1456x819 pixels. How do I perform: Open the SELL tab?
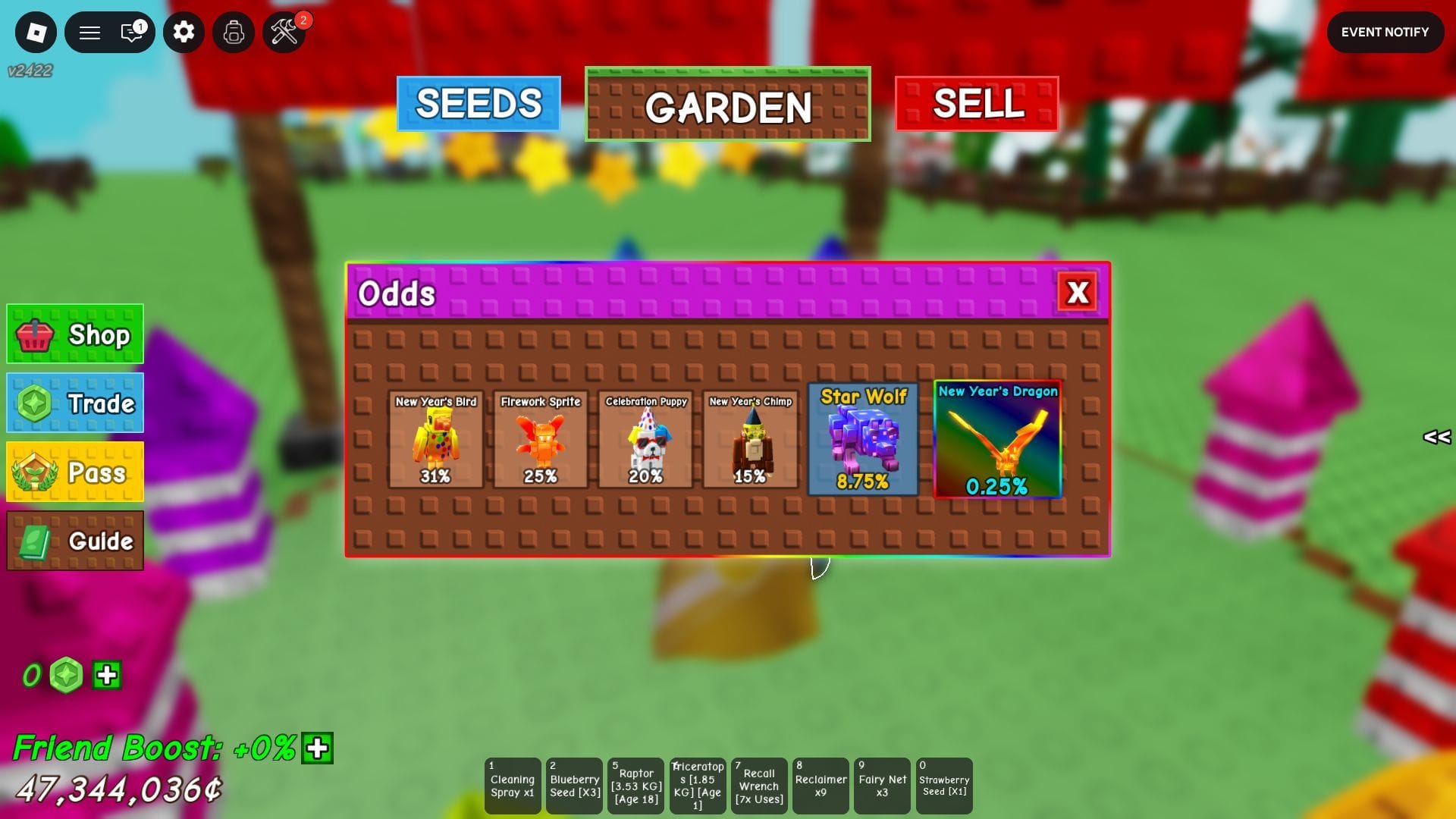976,104
